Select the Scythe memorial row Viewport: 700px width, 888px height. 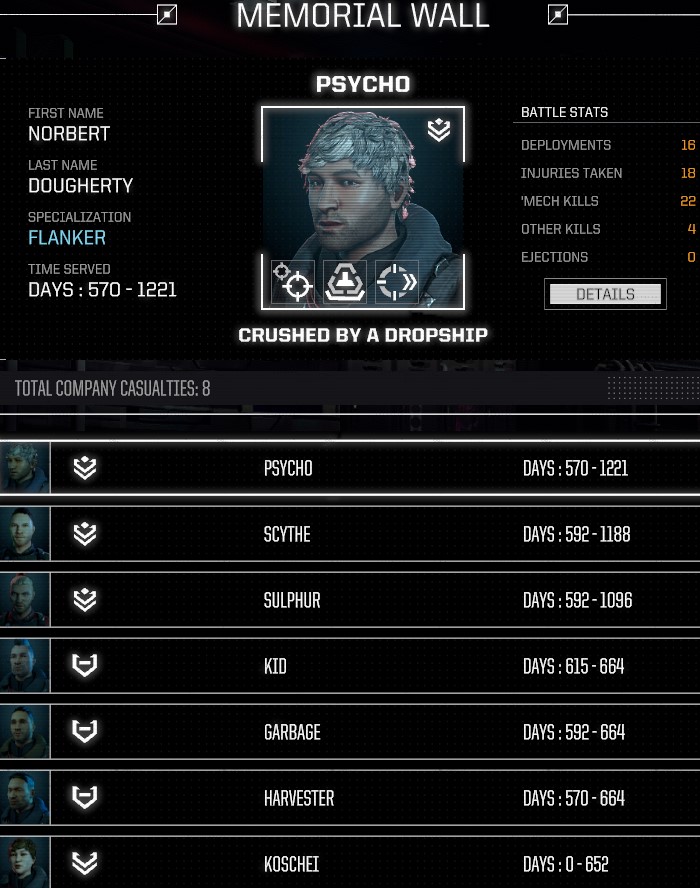(x=350, y=534)
